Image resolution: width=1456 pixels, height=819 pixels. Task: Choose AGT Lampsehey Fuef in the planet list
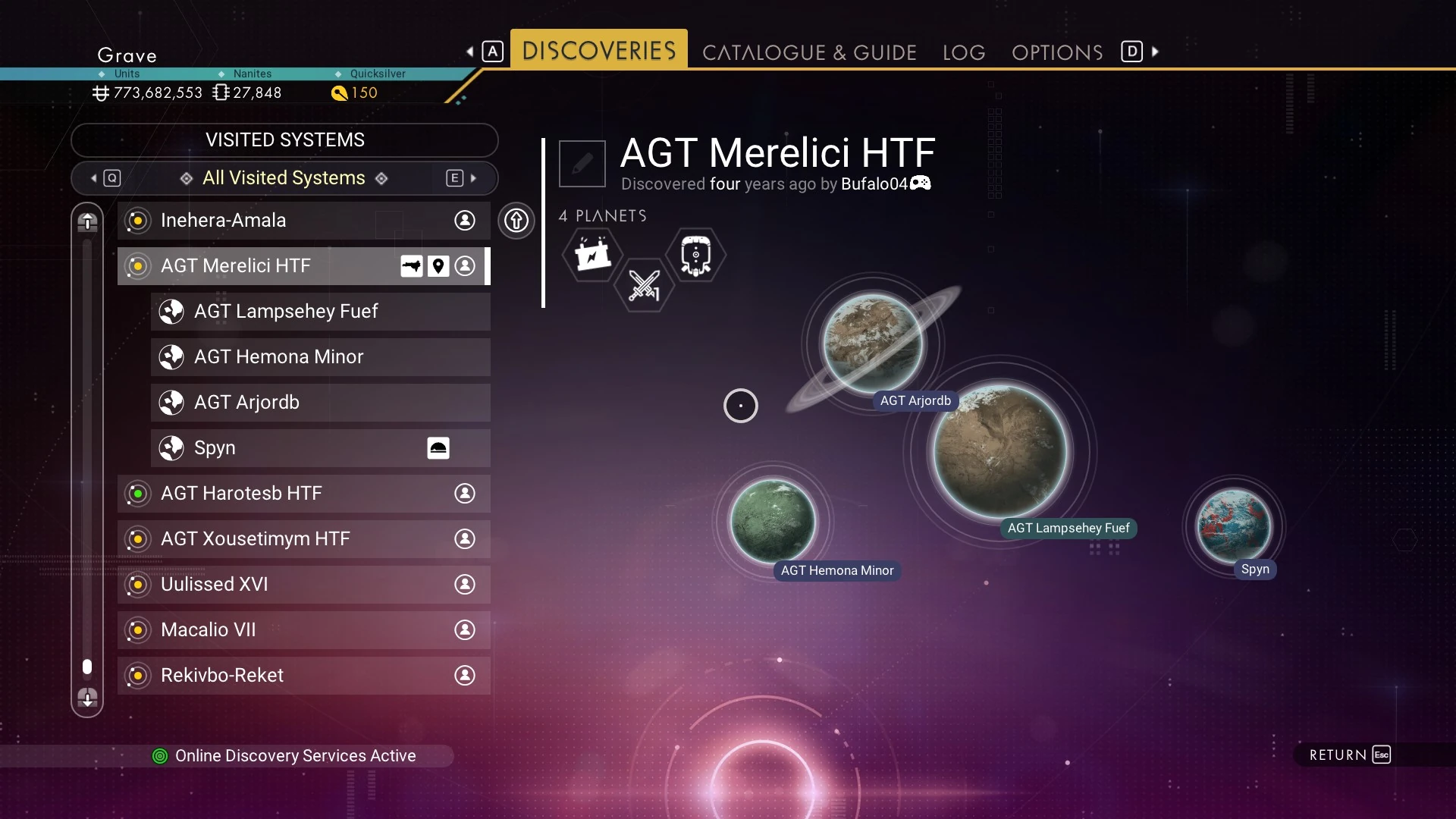(320, 312)
